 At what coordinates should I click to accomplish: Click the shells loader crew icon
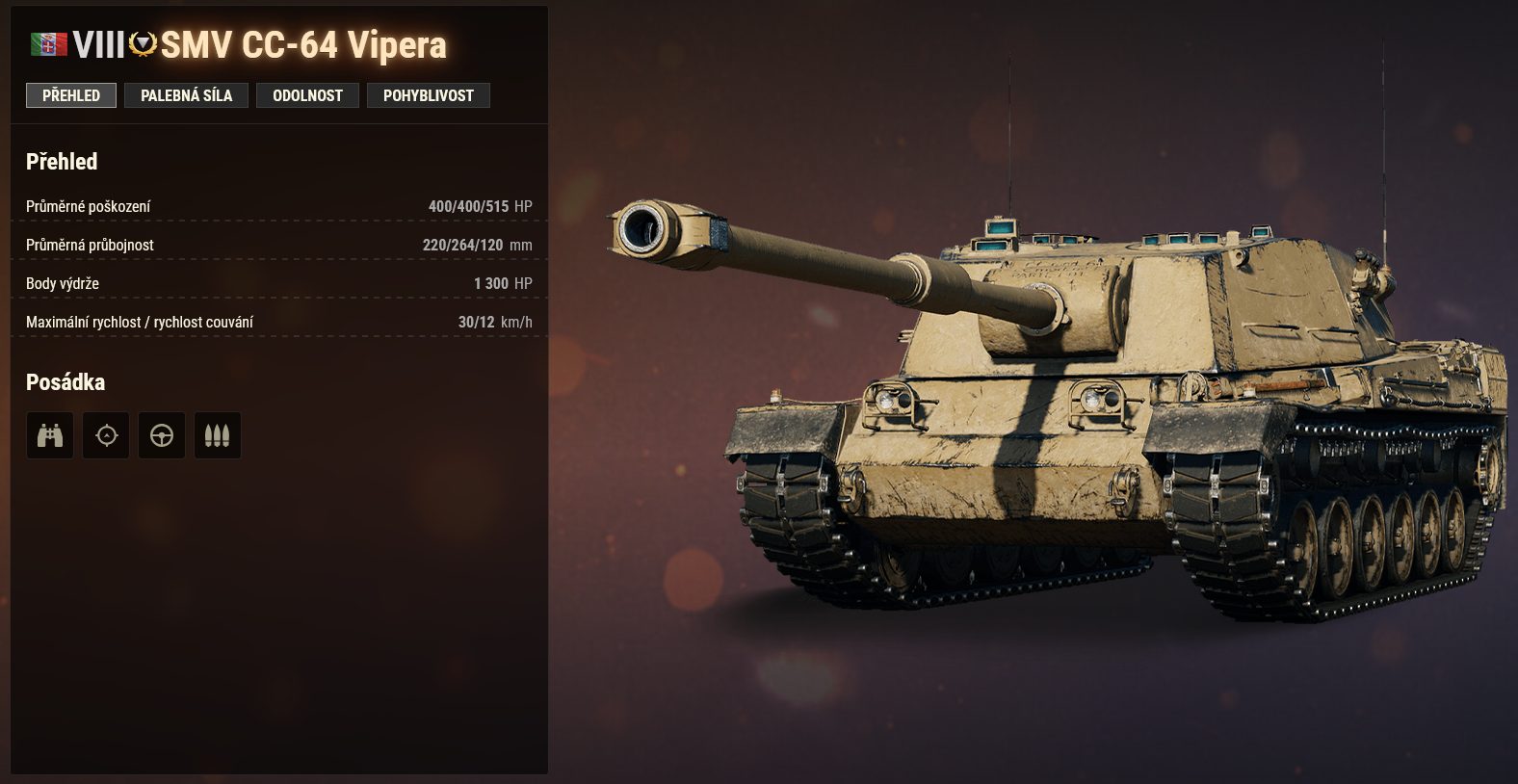(217, 435)
